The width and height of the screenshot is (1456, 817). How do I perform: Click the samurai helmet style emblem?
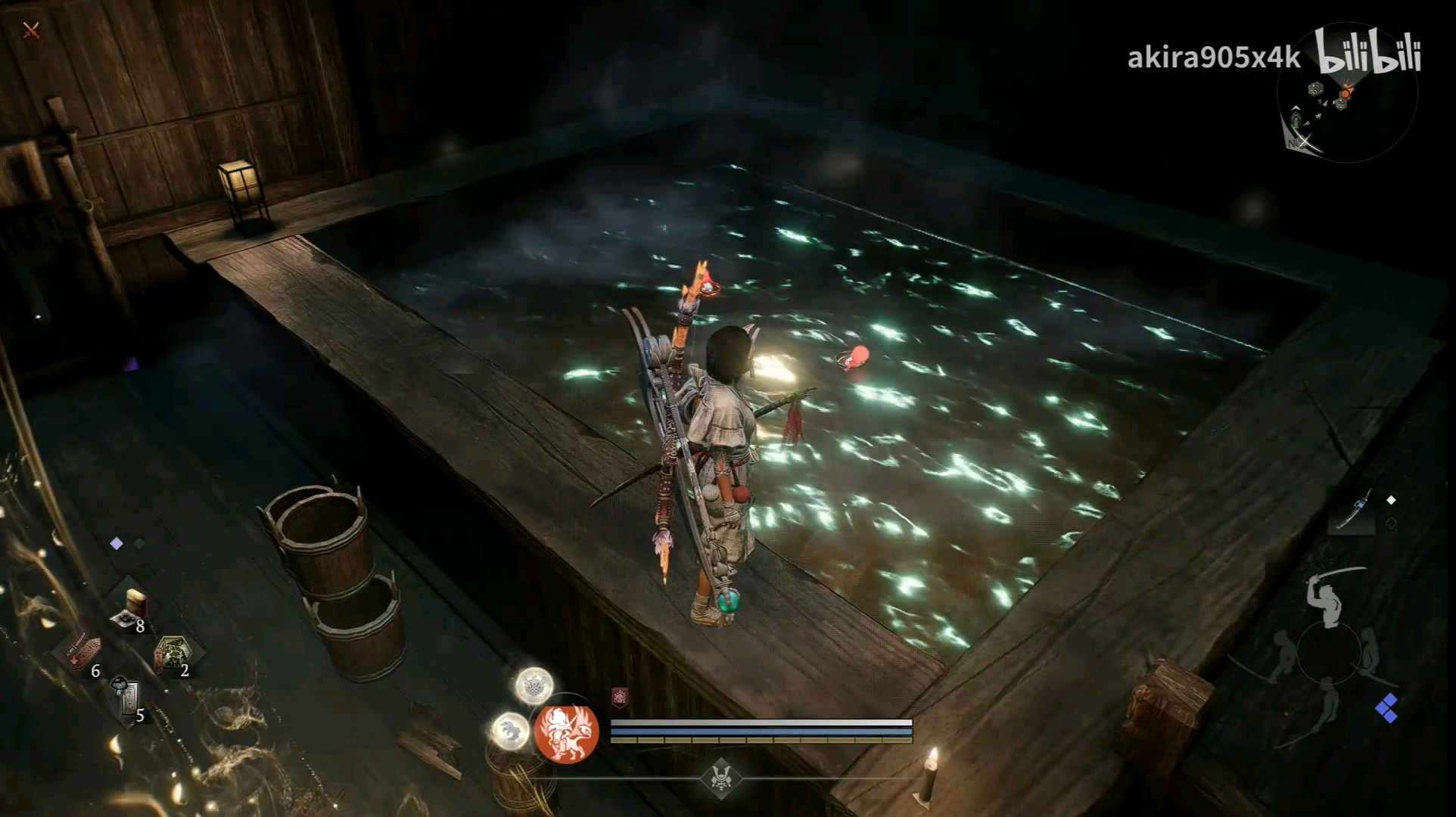click(720, 778)
